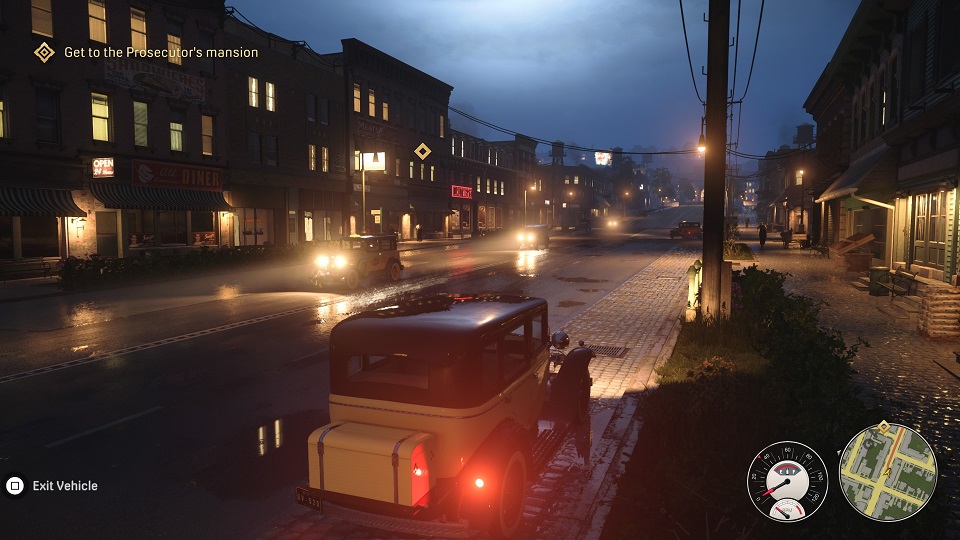
Task: Click the diamond waypoint marker over the street
Action: click(423, 151)
